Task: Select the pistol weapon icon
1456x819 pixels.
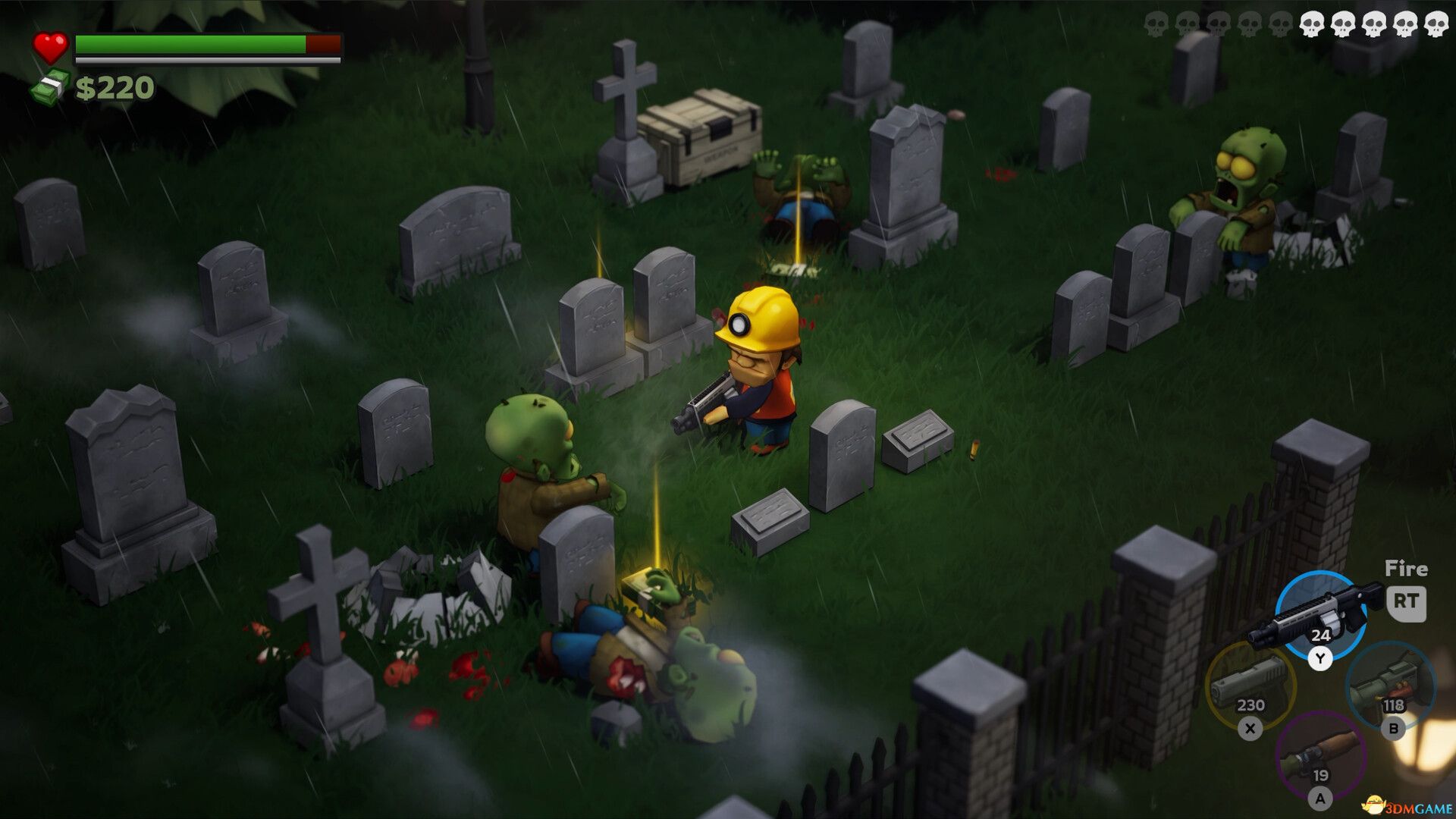Action: (1250, 681)
